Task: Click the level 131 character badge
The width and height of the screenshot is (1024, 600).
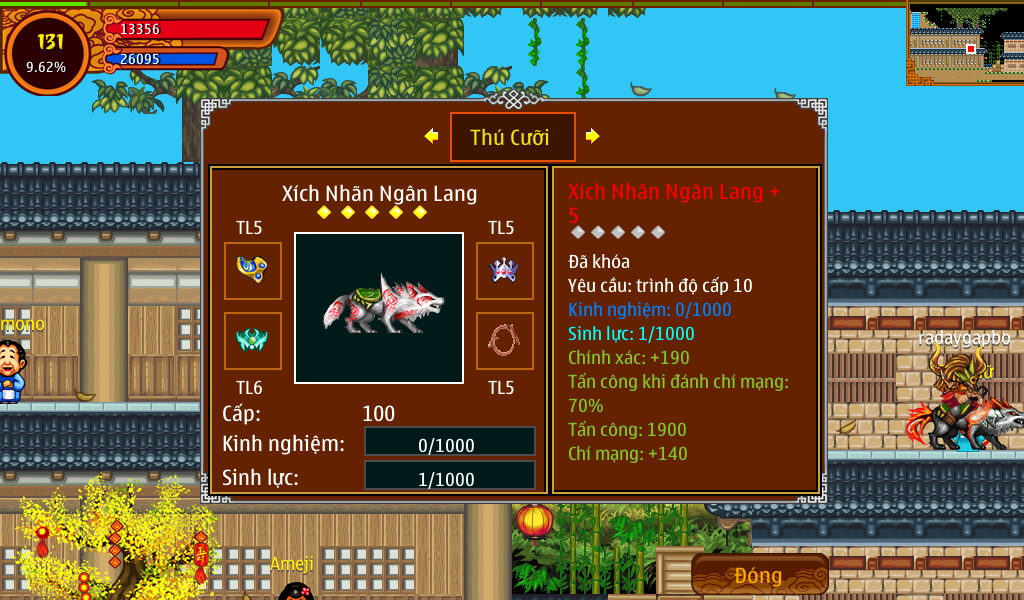Action: (x=47, y=53)
